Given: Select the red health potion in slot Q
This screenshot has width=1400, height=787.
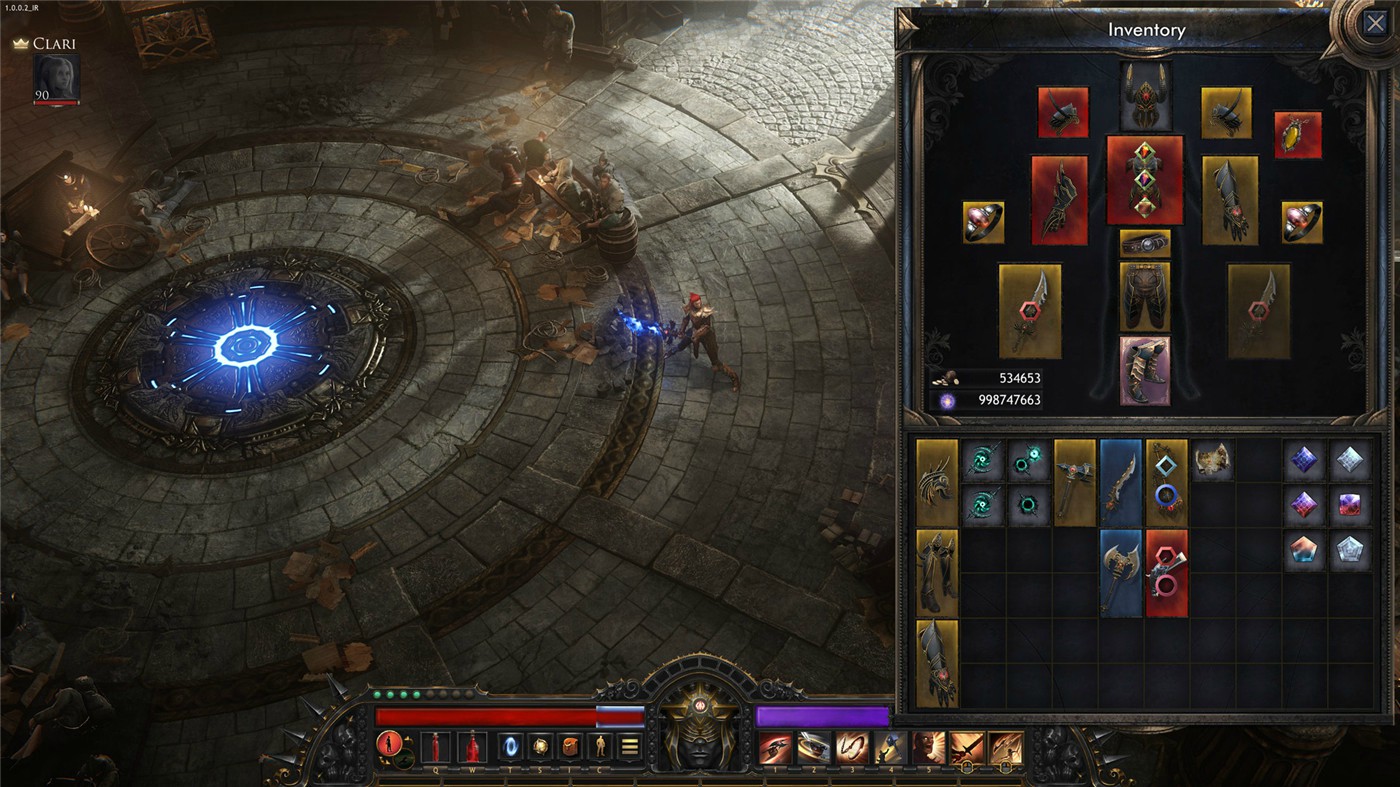Looking at the screenshot, I should pyautogui.click(x=436, y=745).
